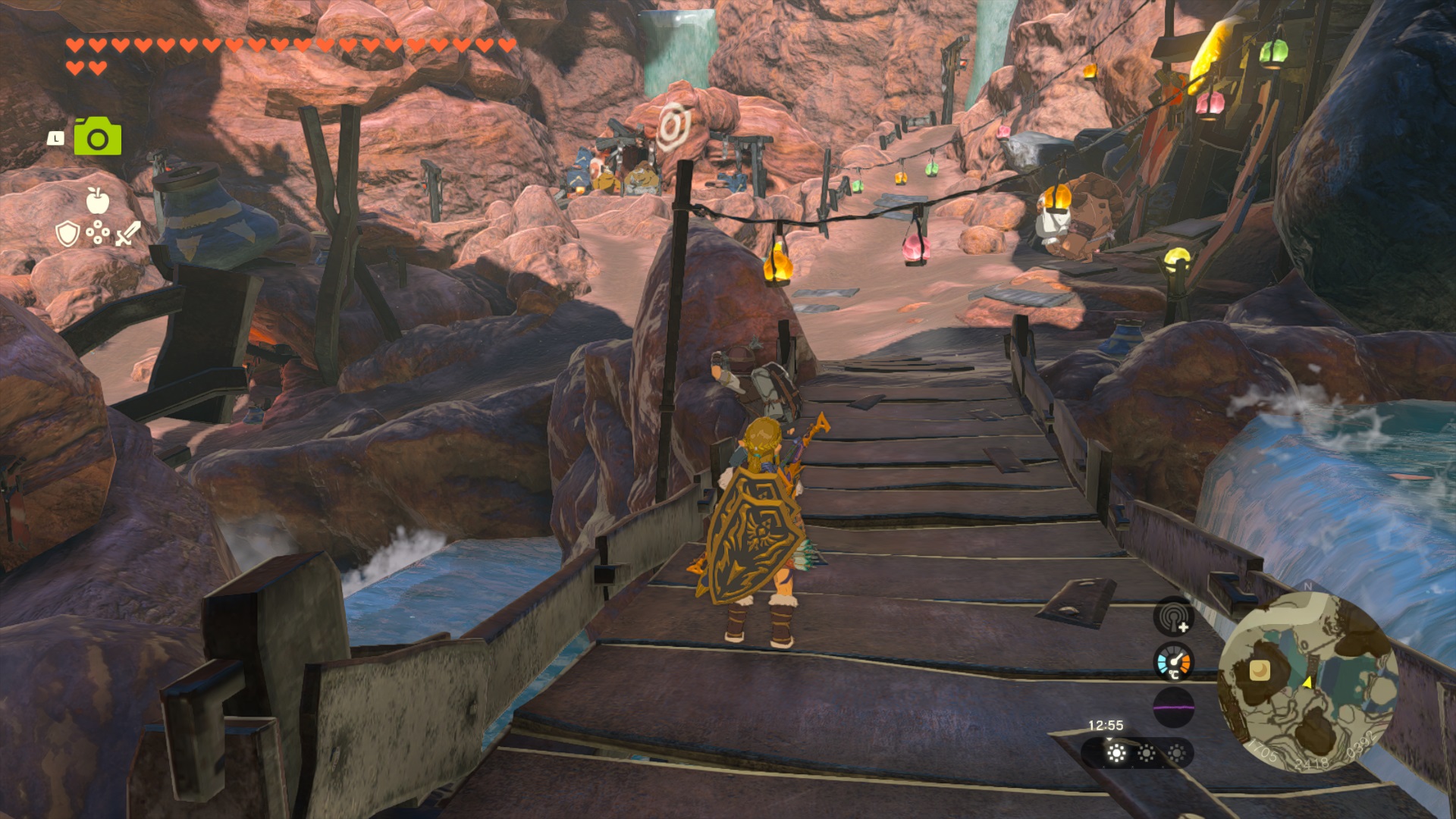This screenshot has width=1456, height=819.
Task: Click the circular minimap
Action: tap(1307, 681)
